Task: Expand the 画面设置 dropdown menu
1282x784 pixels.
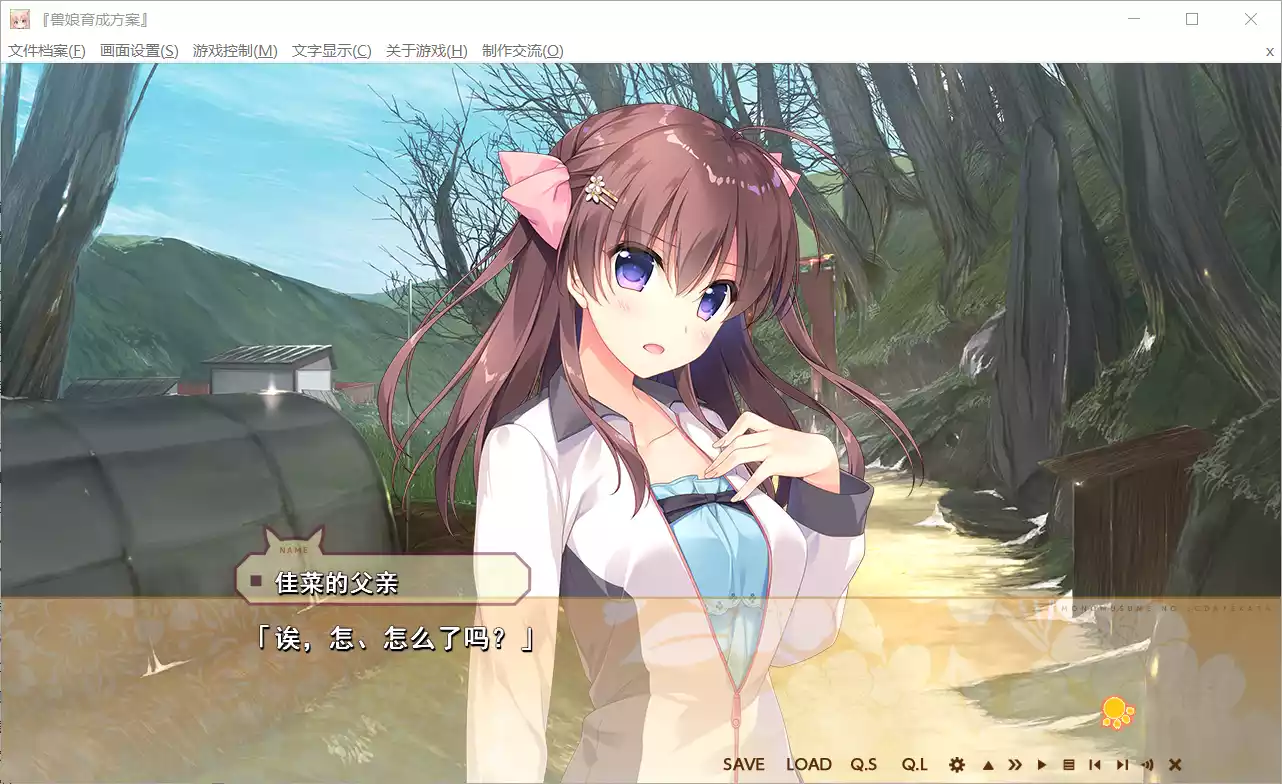Action: (141, 50)
